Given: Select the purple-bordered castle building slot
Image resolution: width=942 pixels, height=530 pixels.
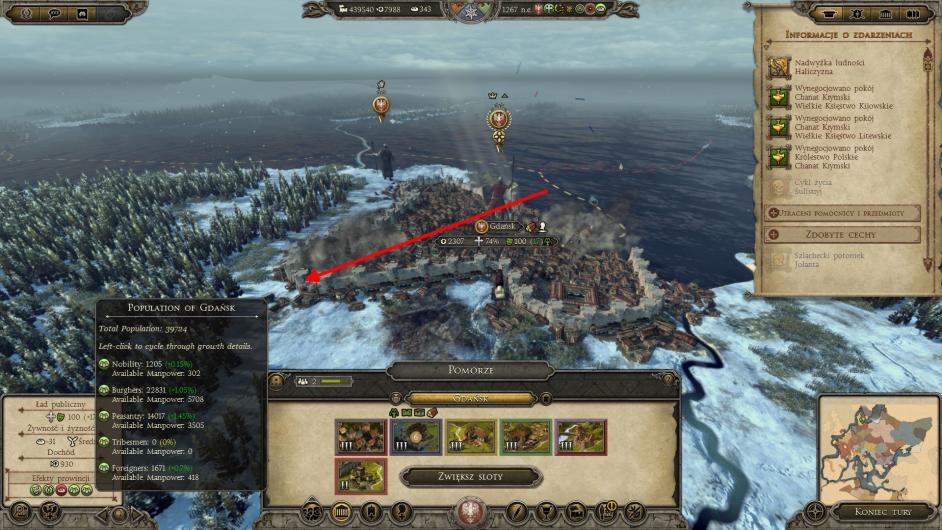Looking at the screenshot, I should 580,437.
